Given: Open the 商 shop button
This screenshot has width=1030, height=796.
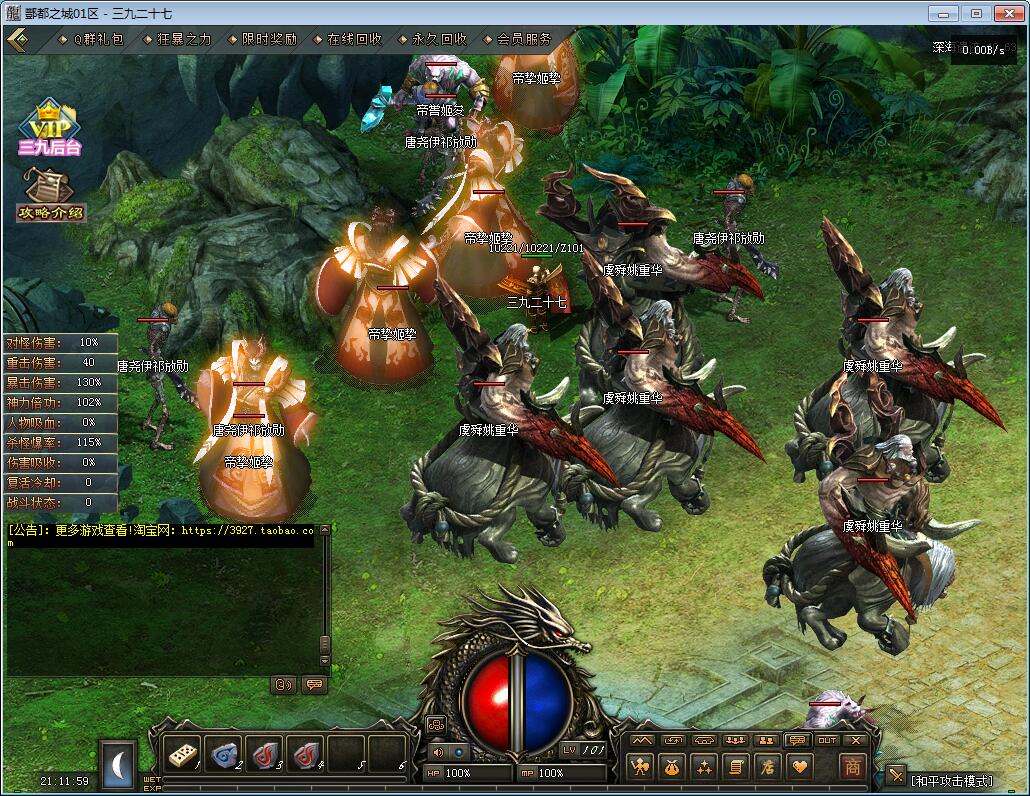Looking at the screenshot, I should coord(852,767).
